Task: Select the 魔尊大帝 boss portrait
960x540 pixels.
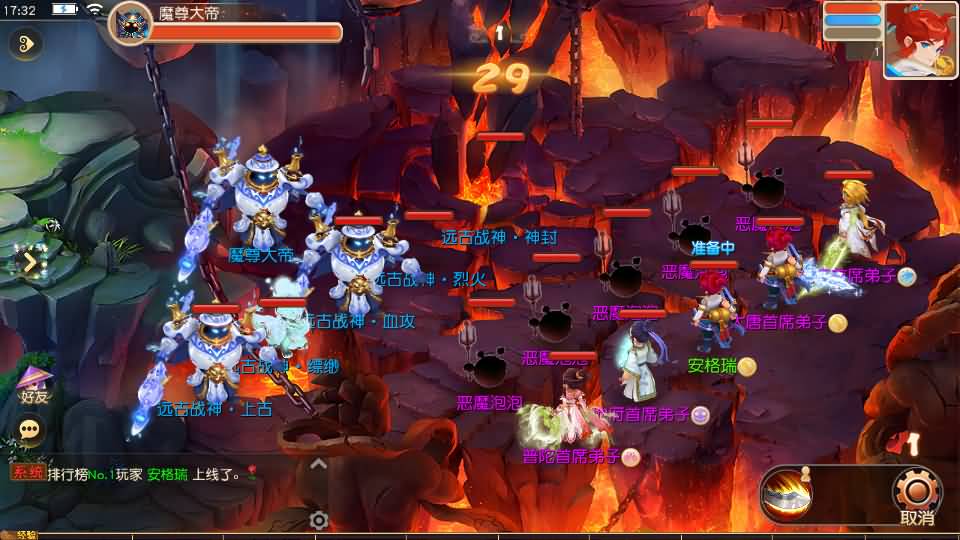Action: (131, 24)
